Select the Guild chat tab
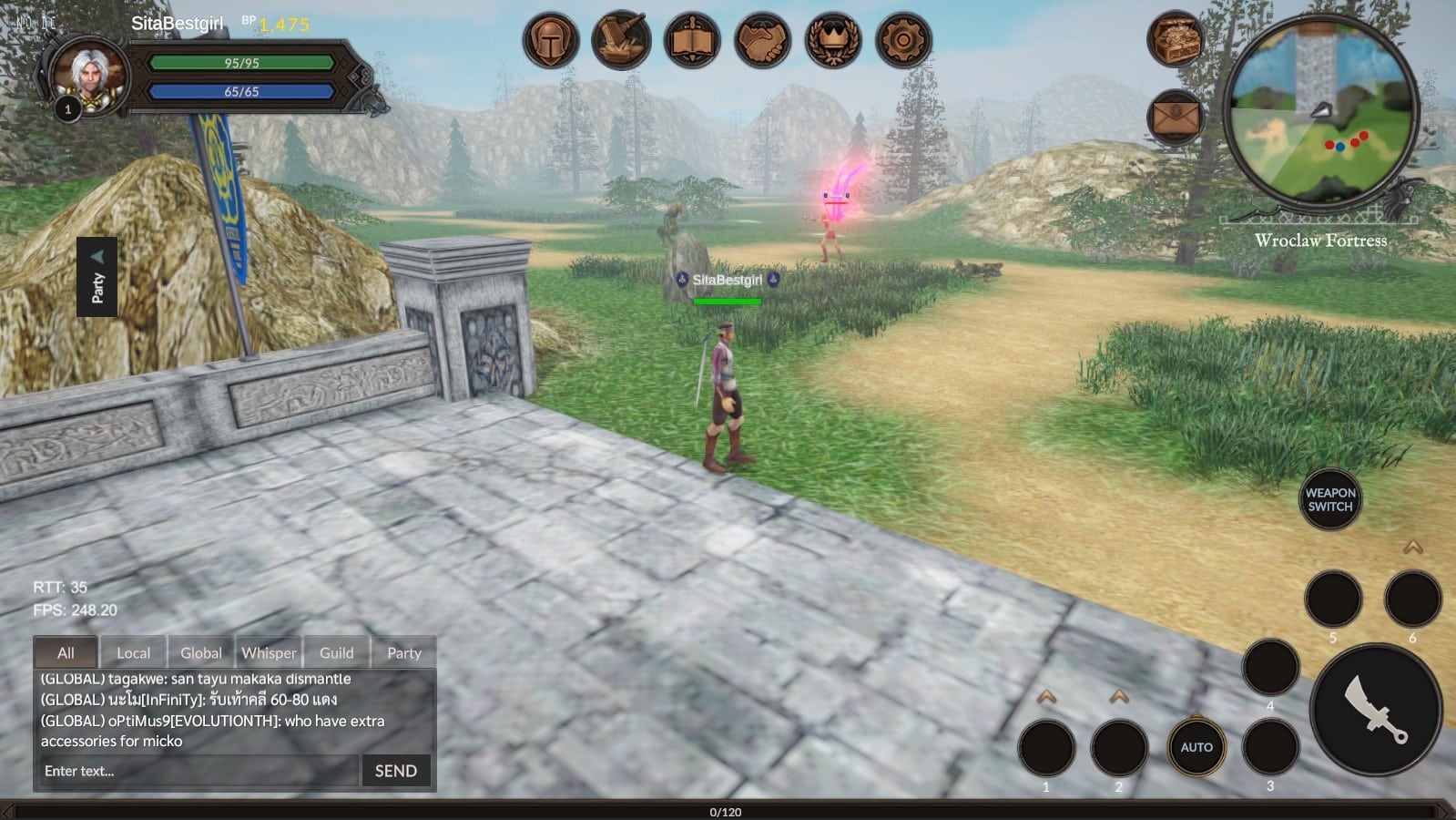 [x=336, y=652]
